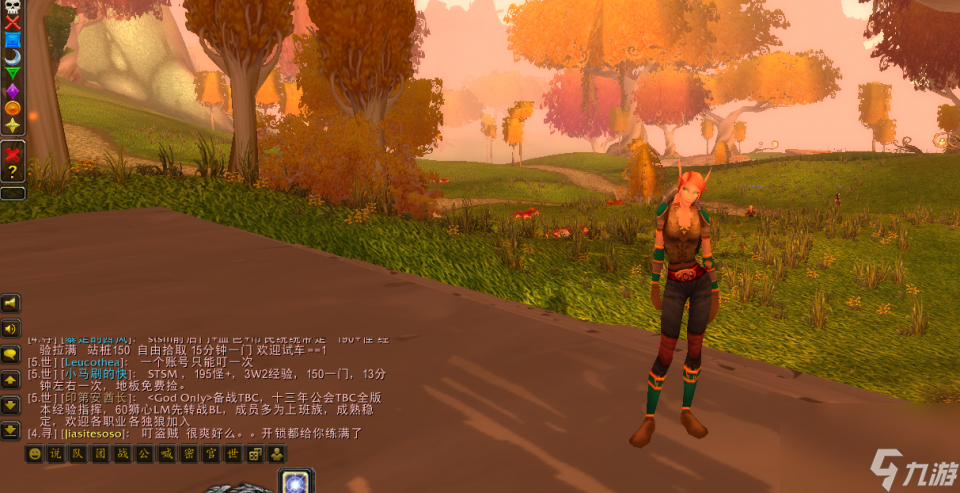Apply the crescent moon raid marker
The image size is (960, 493).
[x=13, y=56]
